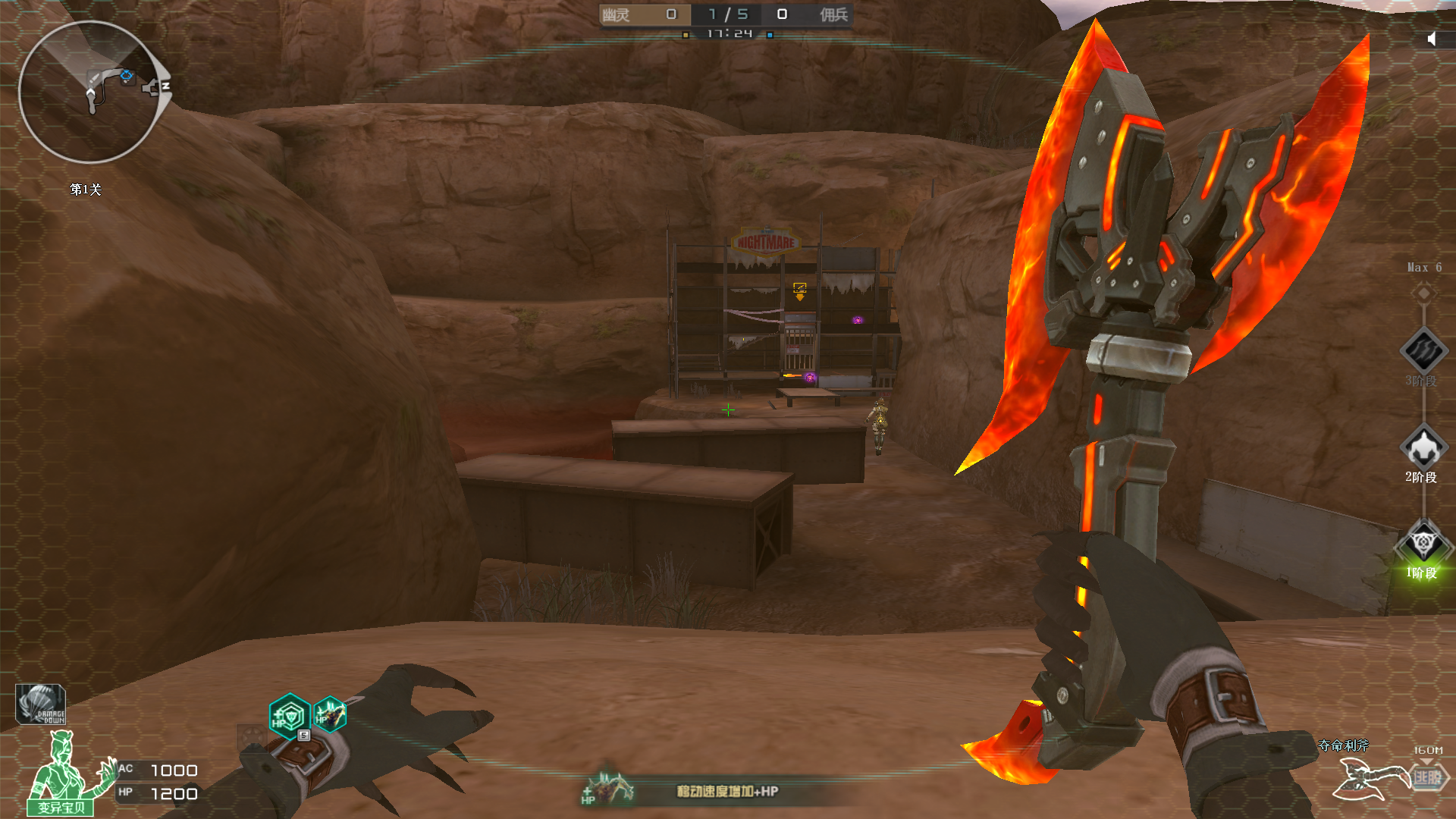The width and height of the screenshot is (1456, 819).
Task: Select the stage 3 claw-slash icon
Action: [x=1423, y=350]
